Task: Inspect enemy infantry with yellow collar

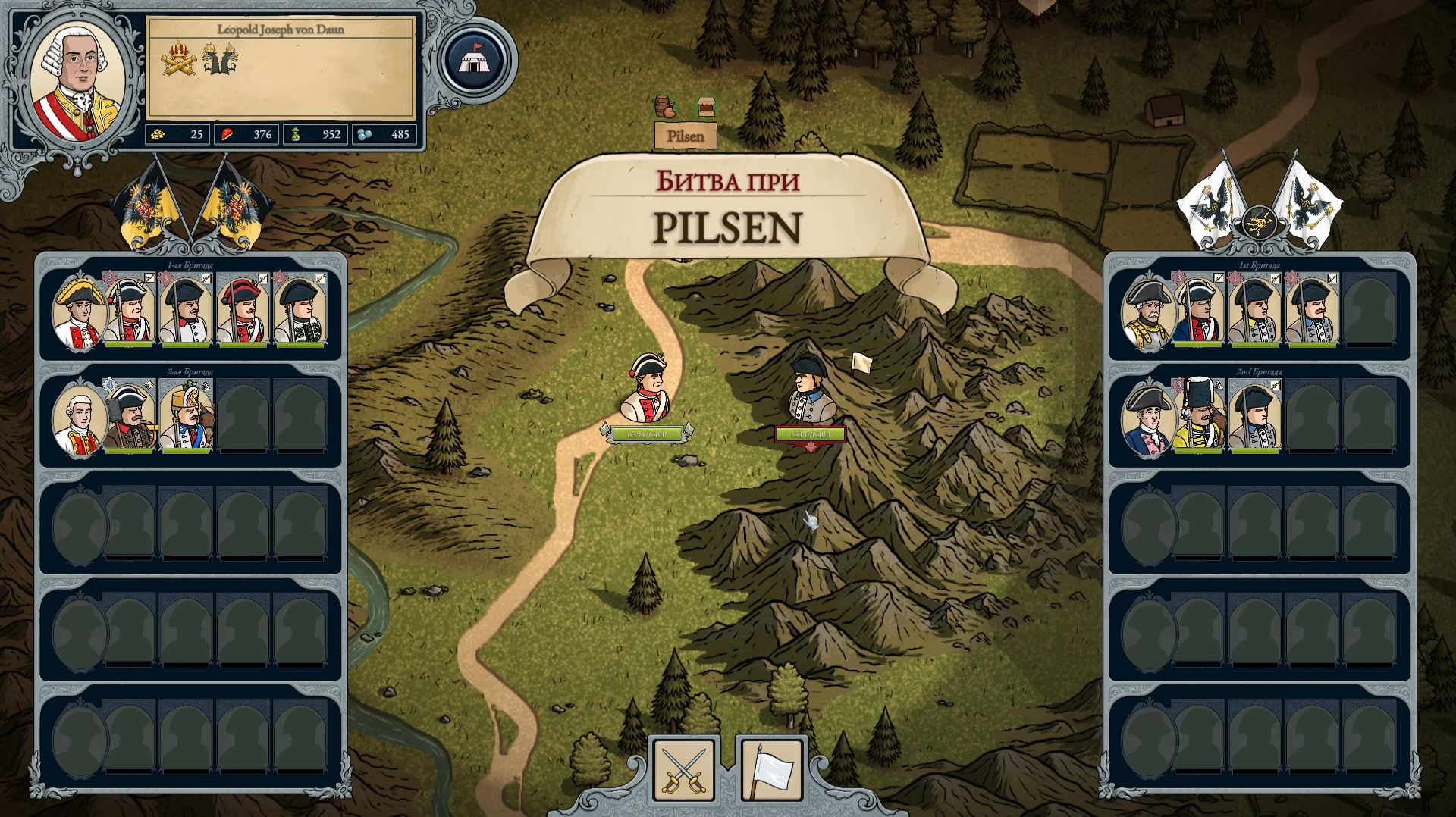Action: (x=1255, y=311)
